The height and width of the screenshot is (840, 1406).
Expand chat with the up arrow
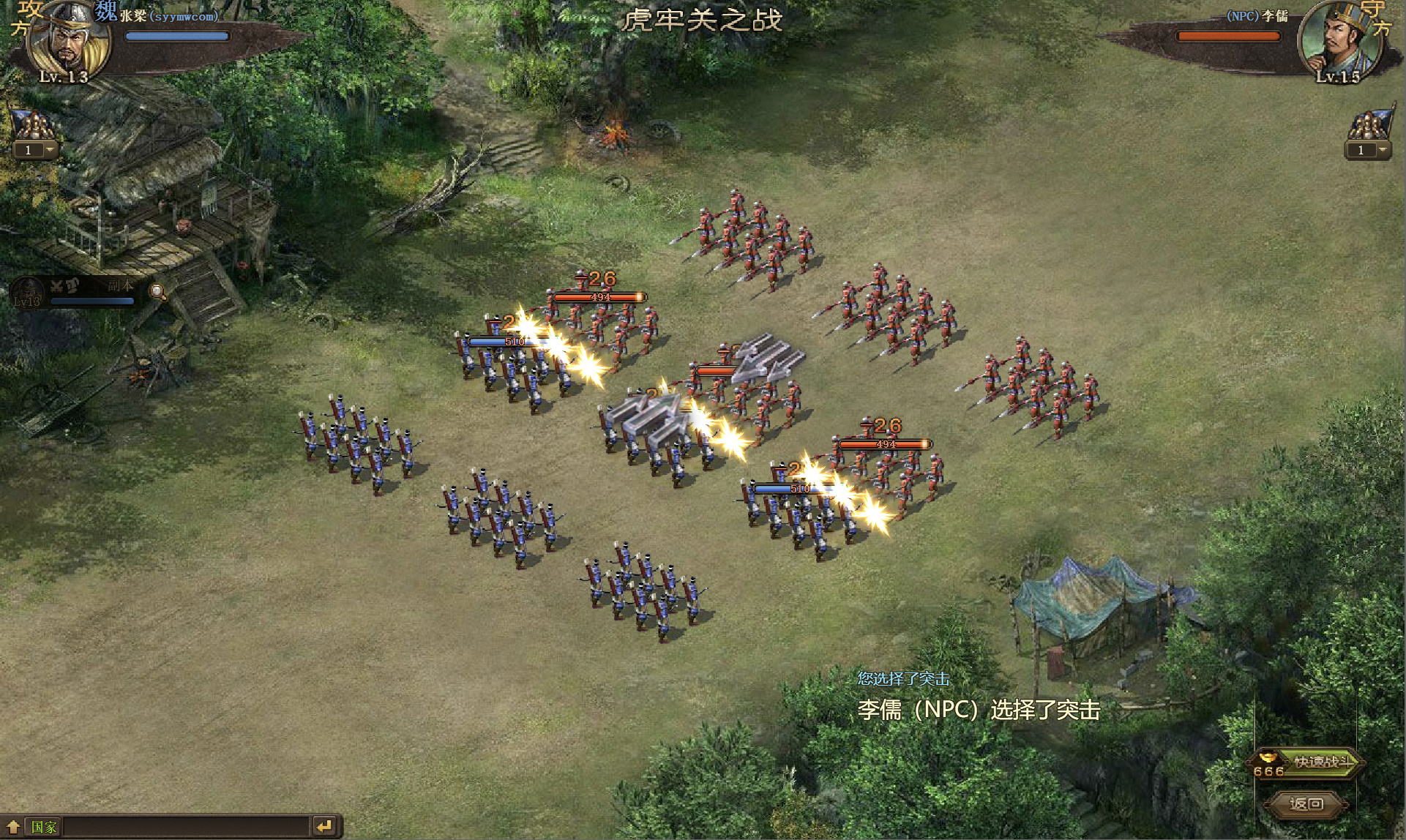tap(13, 827)
